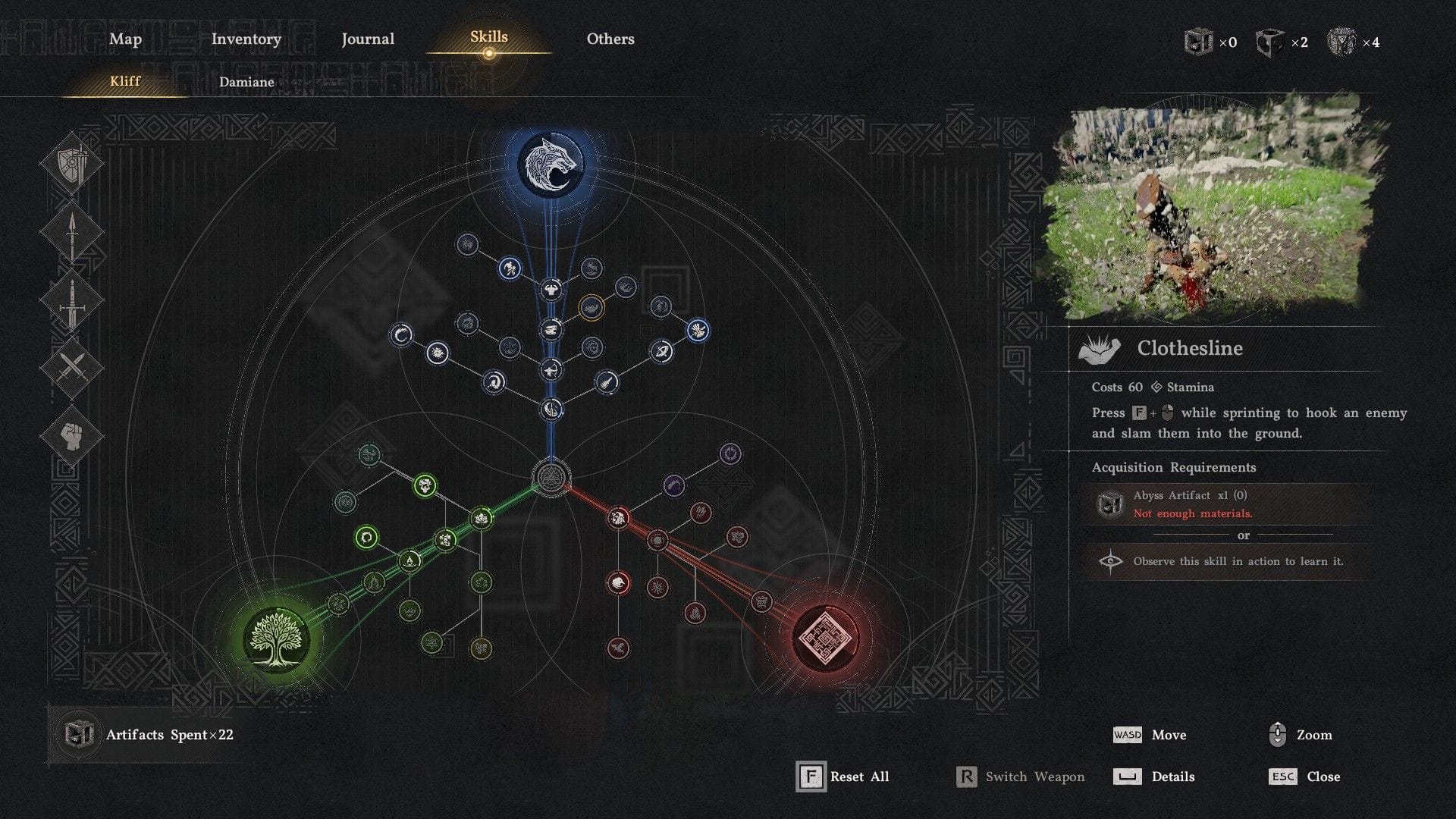Image resolution: width=1456 pixels, height=819 pixels.
Task: Click the red rune cube skill branch root
Action: 827,639
